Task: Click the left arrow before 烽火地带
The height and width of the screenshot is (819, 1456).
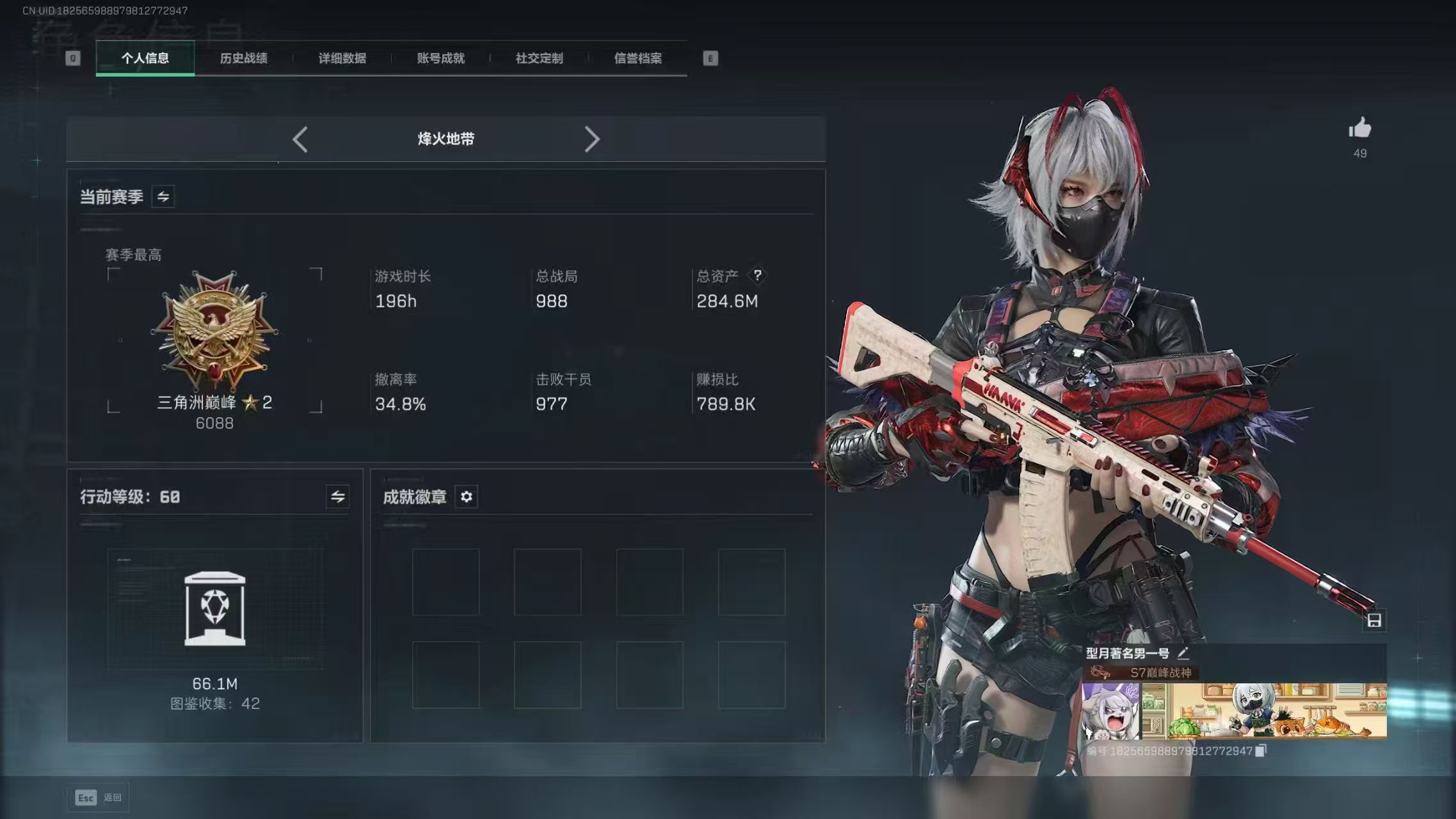Action: click(300, 139)
